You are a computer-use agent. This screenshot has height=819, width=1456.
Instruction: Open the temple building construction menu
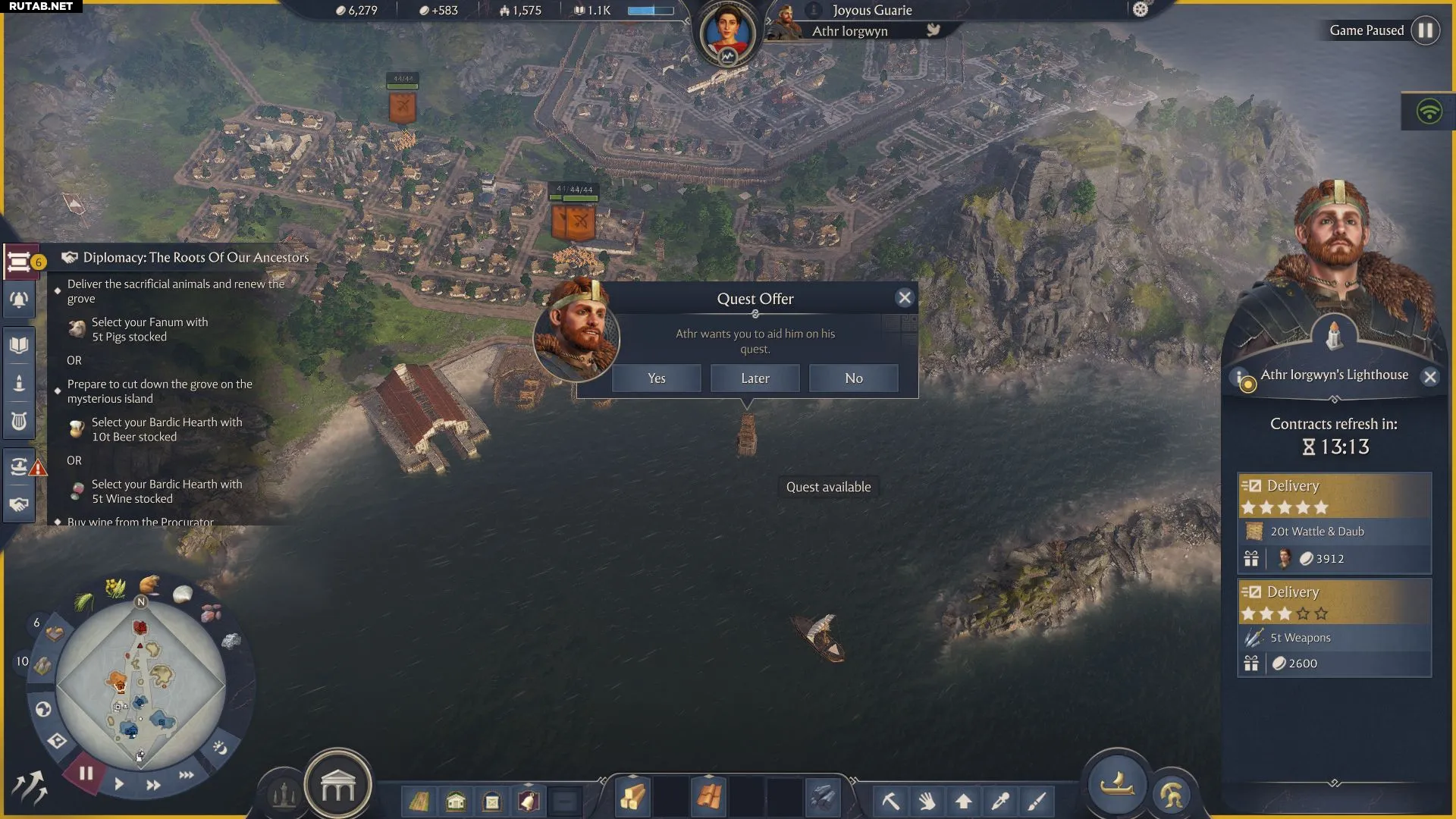click(337, 789)
